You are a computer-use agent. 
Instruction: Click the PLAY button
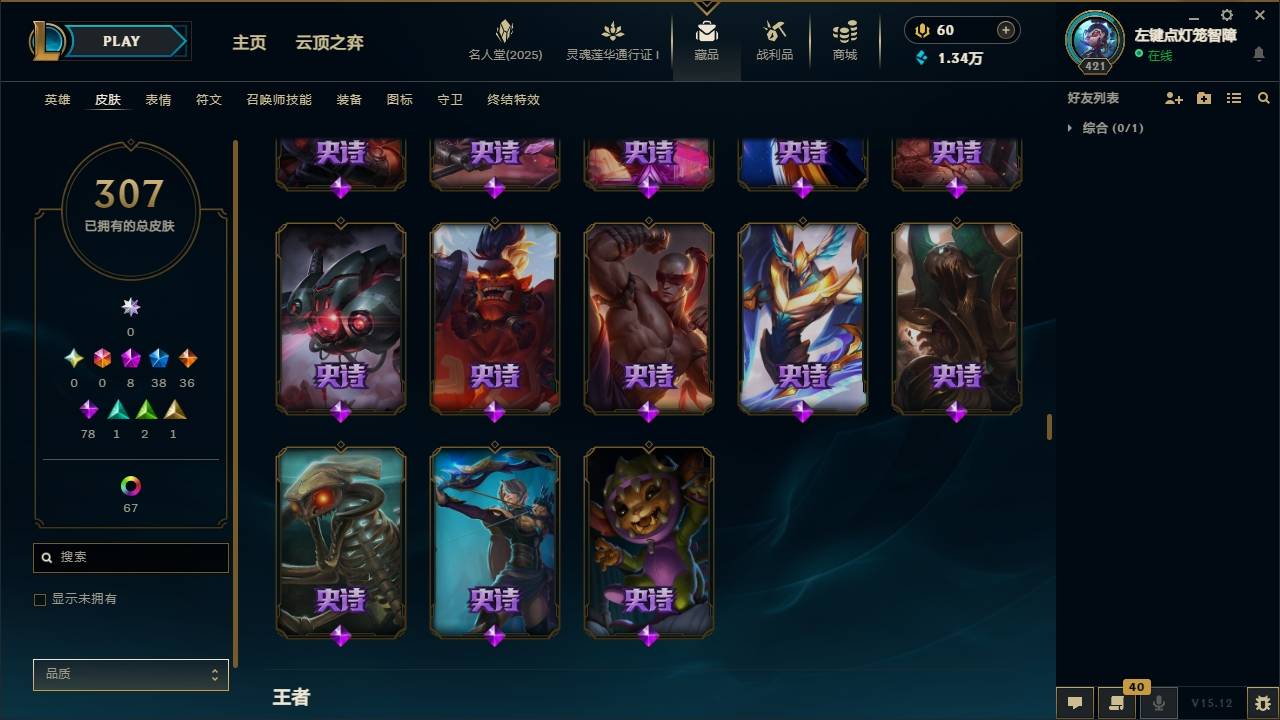[120, 41]
